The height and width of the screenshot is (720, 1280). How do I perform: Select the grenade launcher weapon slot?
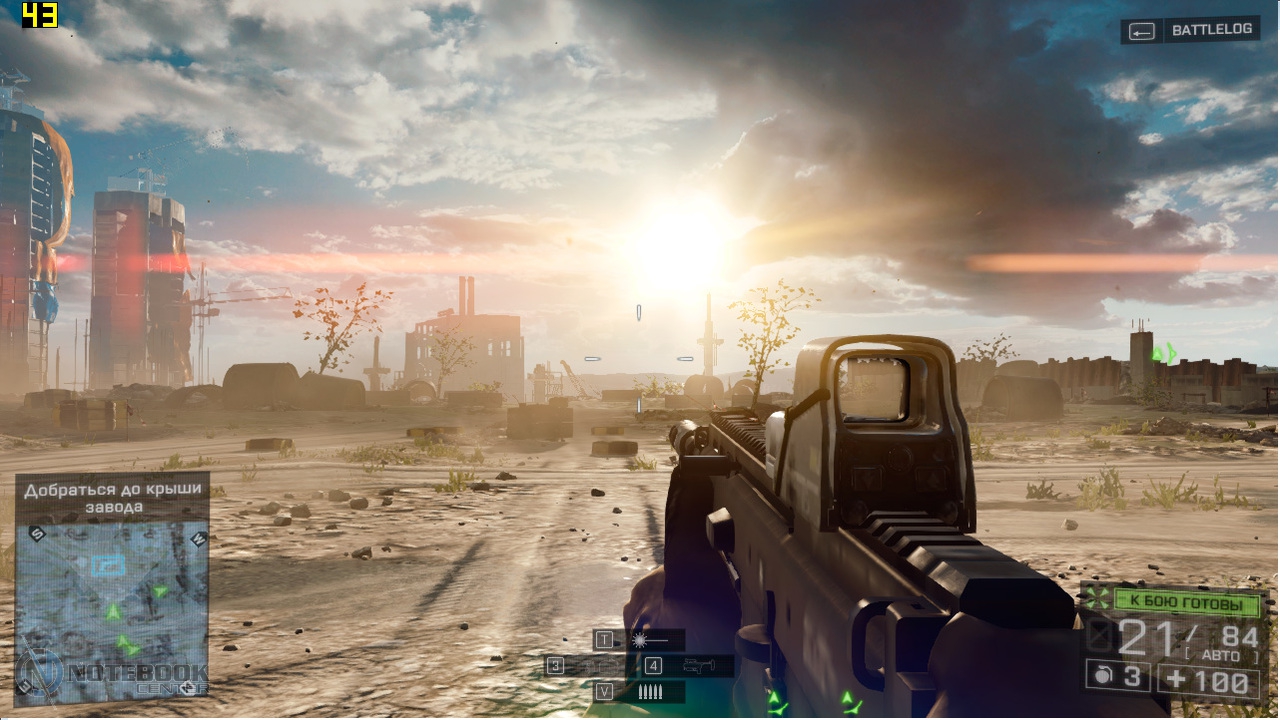click(698, 666)
